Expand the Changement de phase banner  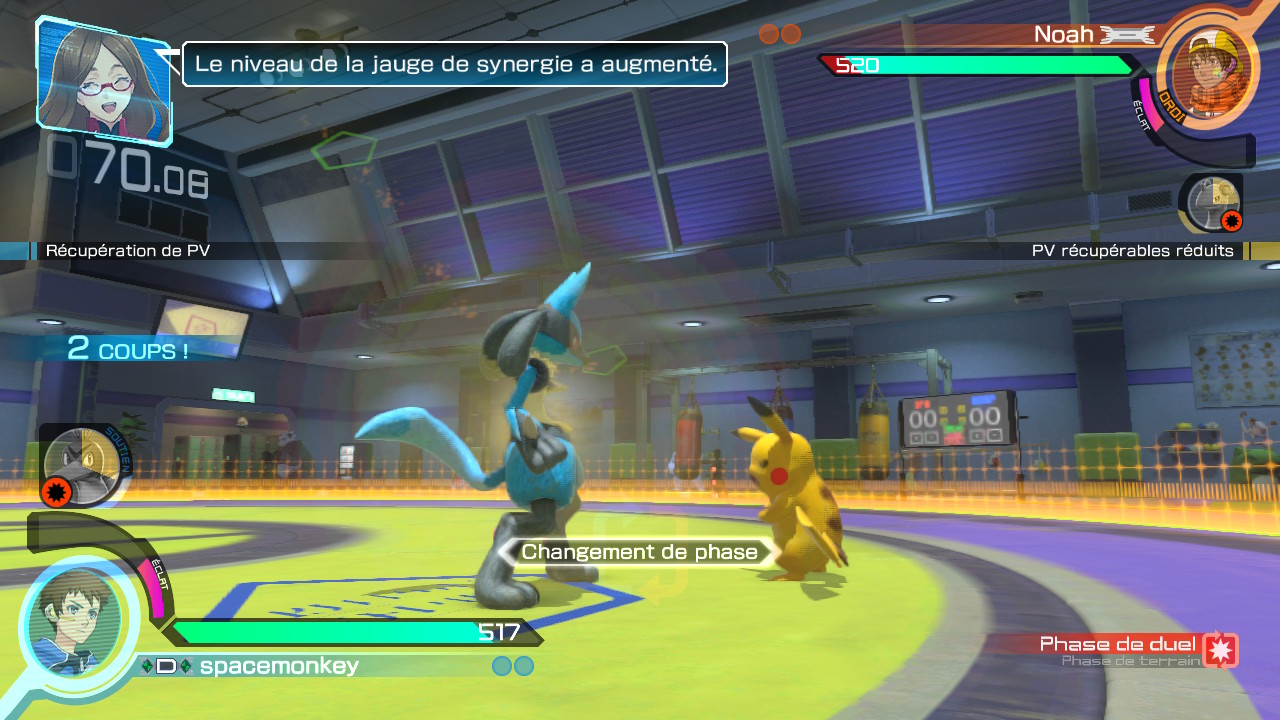637,551
